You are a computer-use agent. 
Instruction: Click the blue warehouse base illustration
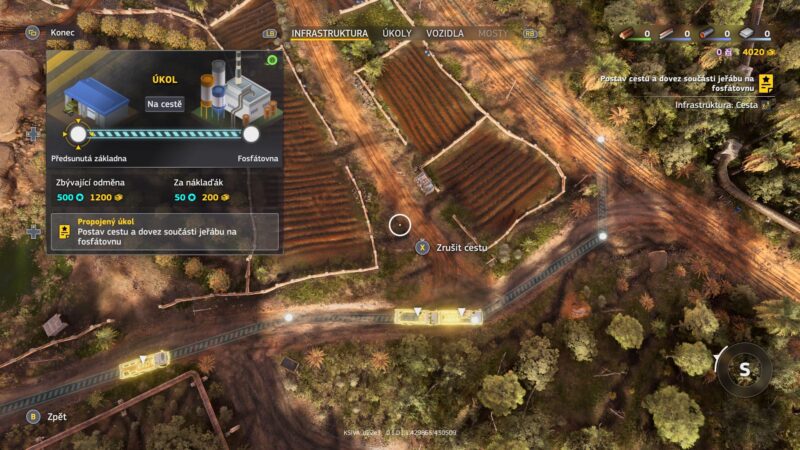click(x=97, y=97)
